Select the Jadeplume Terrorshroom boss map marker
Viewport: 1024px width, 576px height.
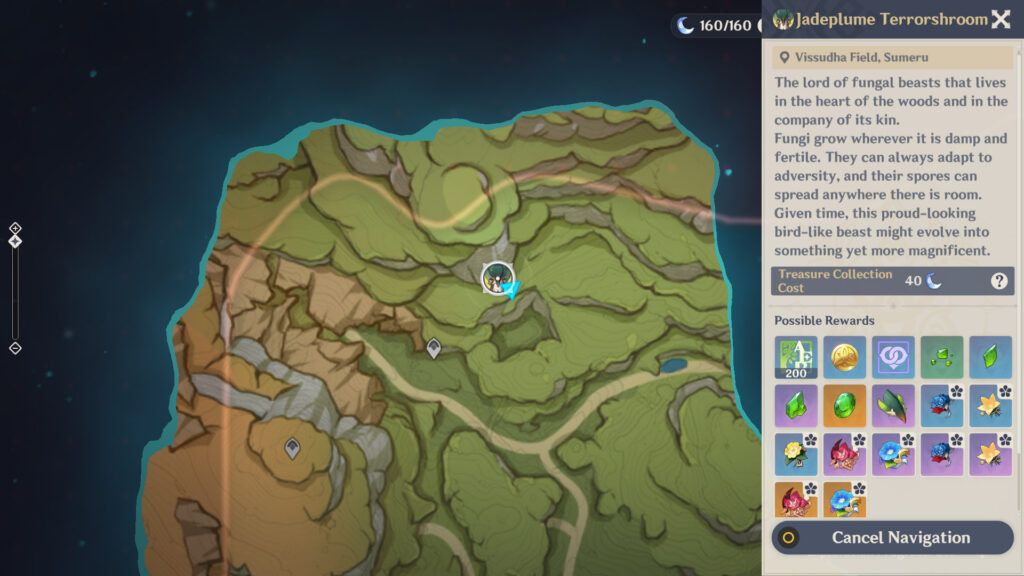[497, 278]
